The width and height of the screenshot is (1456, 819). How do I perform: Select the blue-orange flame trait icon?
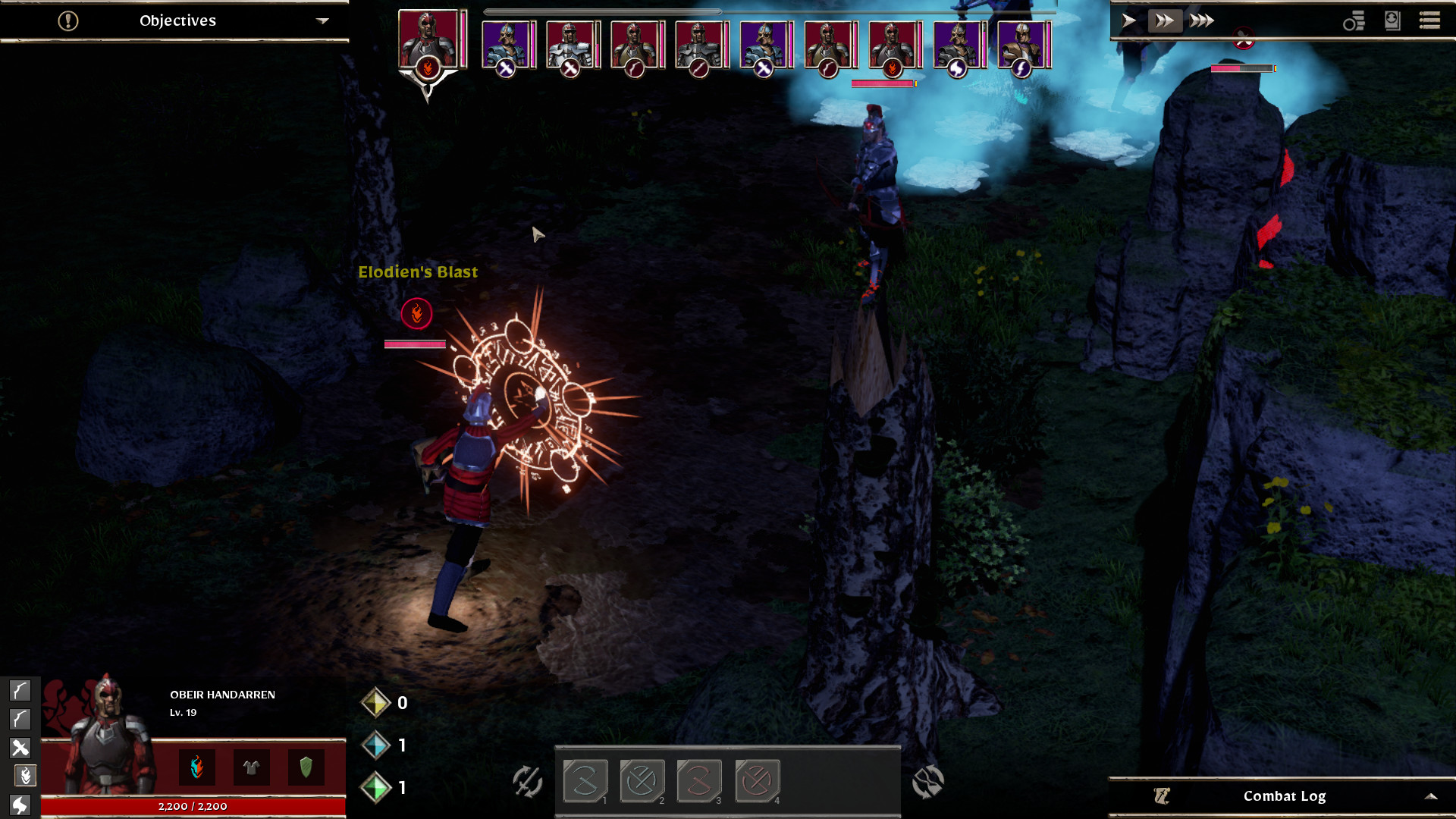click(x=197, y=767)
